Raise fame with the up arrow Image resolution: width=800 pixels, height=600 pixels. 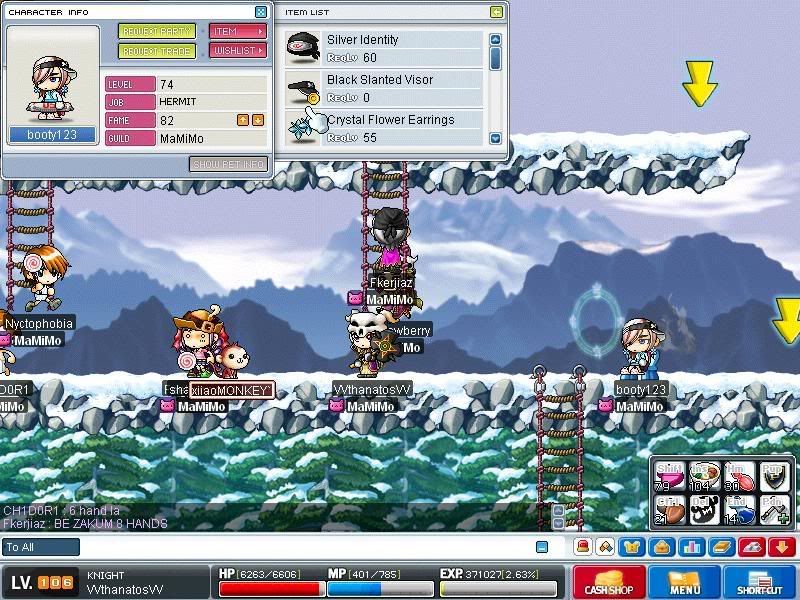point(242,120)
